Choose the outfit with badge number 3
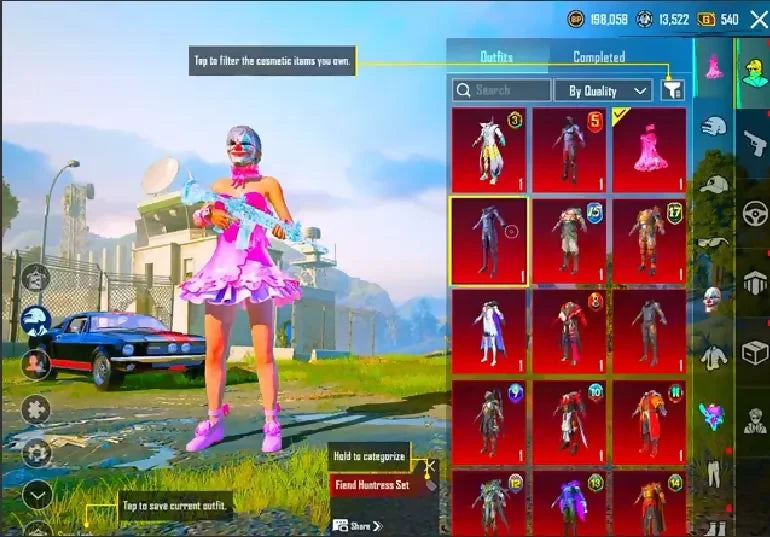This screenshot has height=537, width=770. [x=489, y=150]
